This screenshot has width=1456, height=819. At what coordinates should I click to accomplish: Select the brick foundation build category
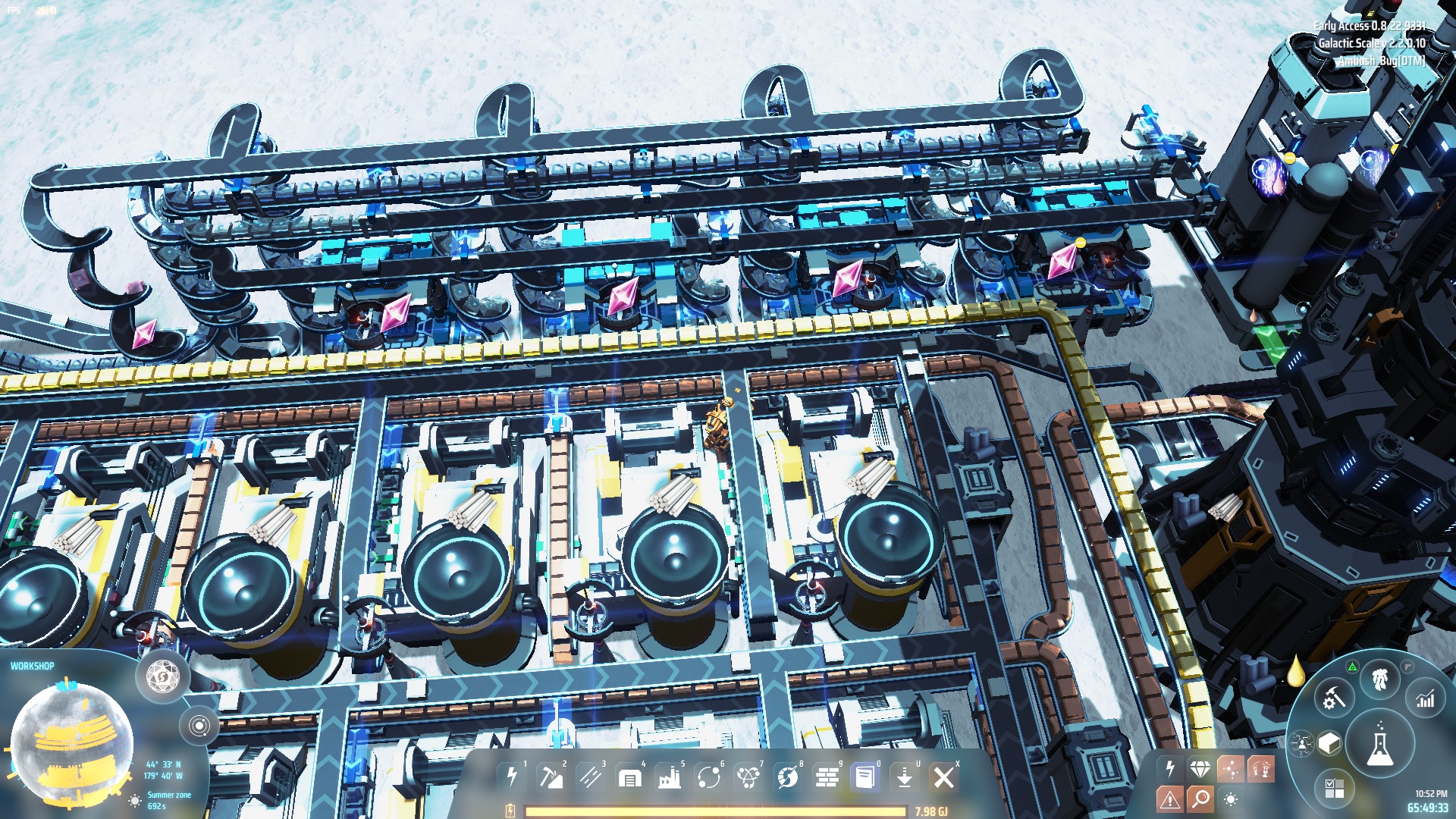[827, 777]
